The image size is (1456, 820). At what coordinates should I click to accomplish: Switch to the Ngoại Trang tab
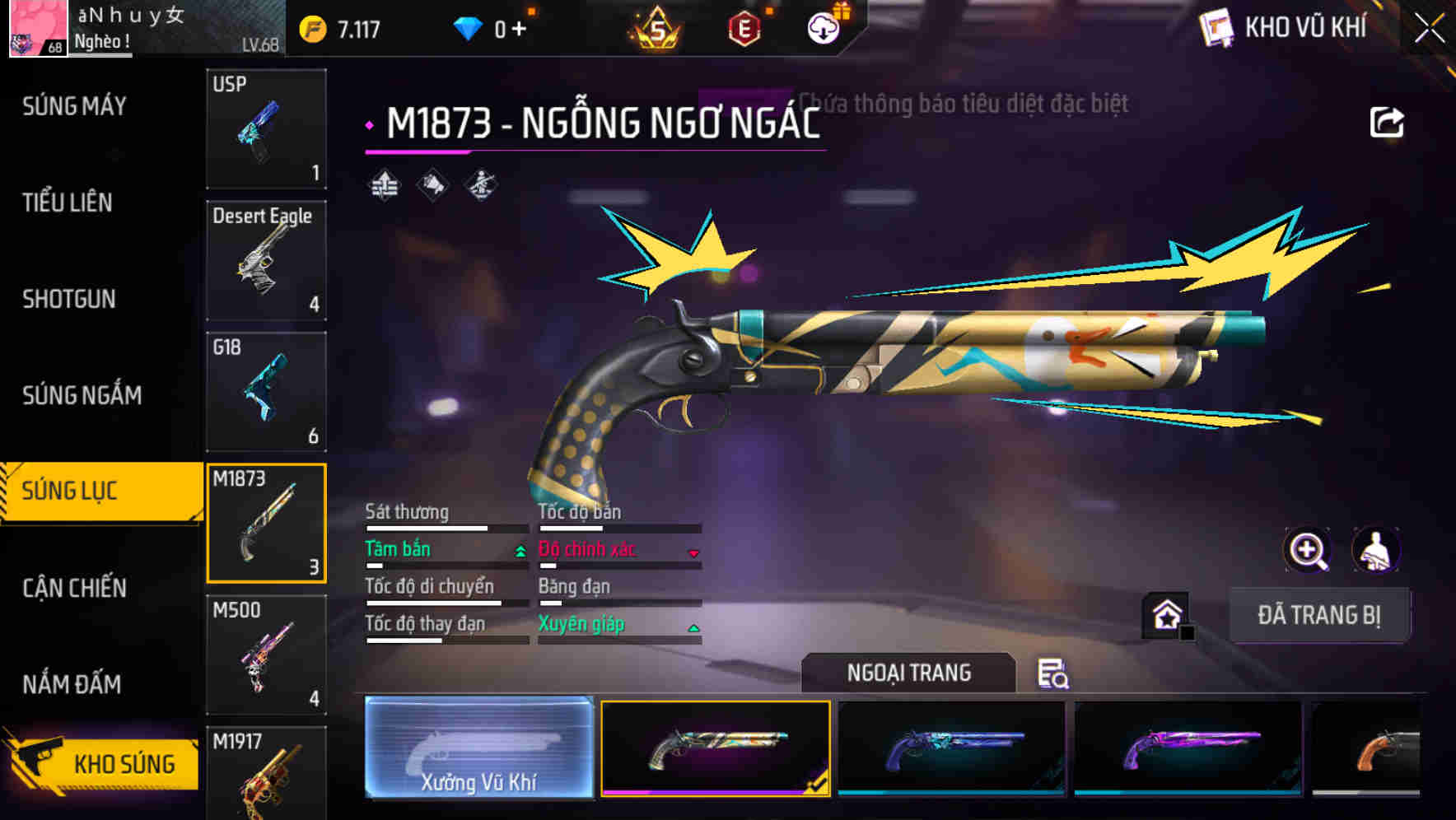point(908,672)
